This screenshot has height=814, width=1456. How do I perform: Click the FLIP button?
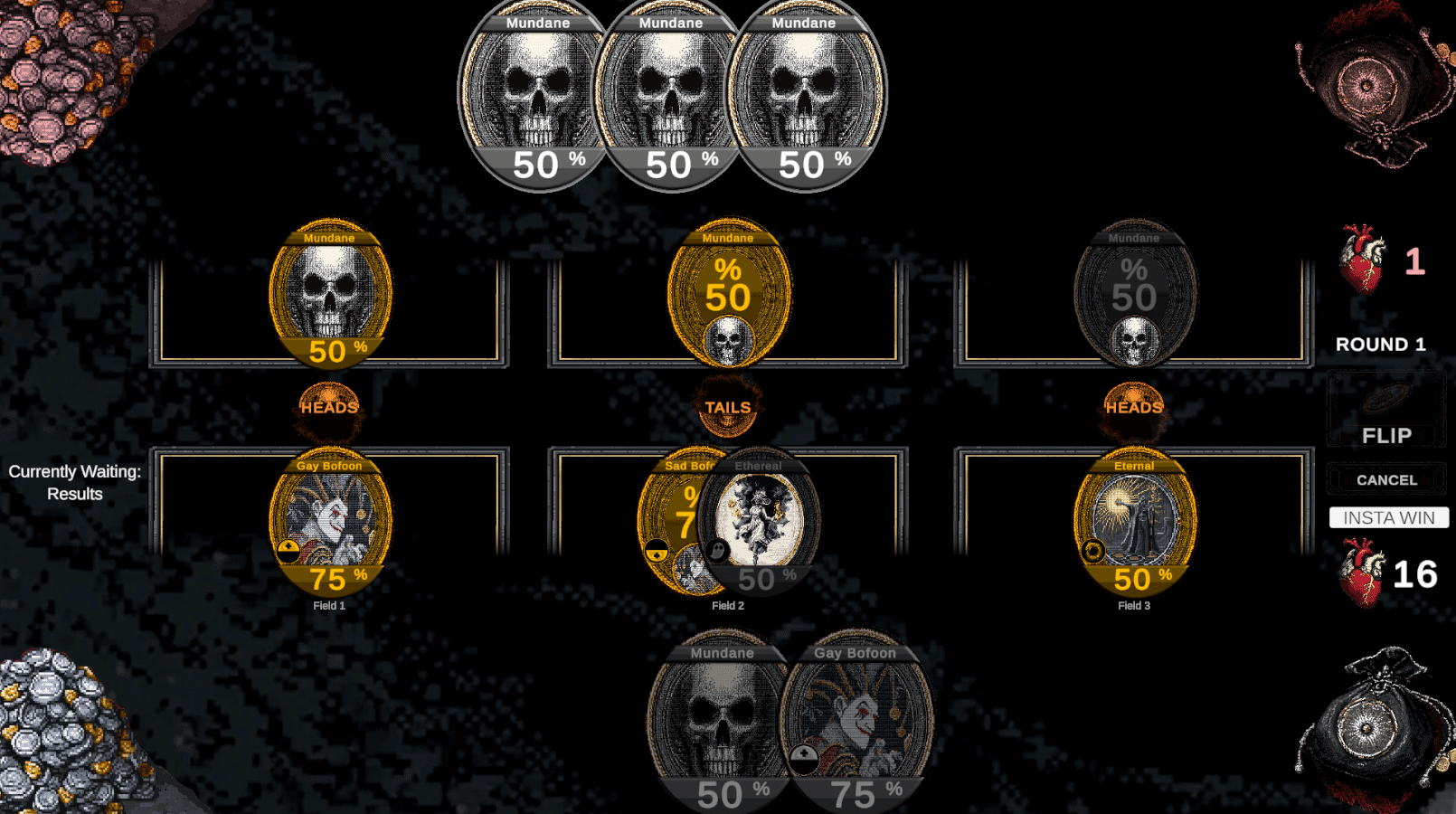coord(1386,435)
